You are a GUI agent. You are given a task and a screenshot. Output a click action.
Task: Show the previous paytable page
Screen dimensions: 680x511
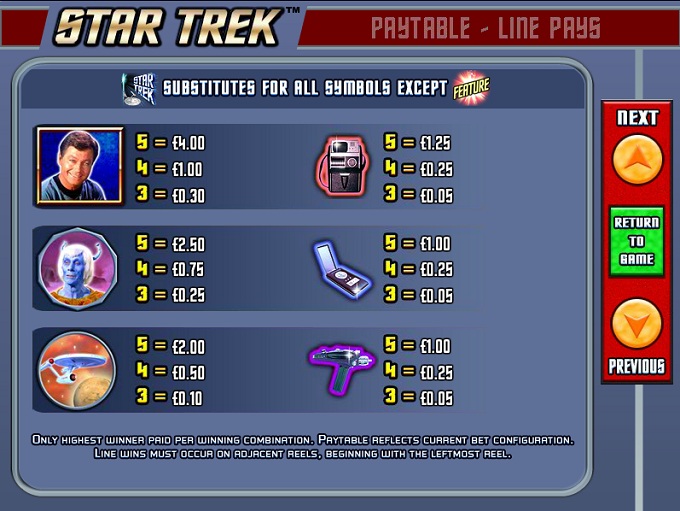637,324
